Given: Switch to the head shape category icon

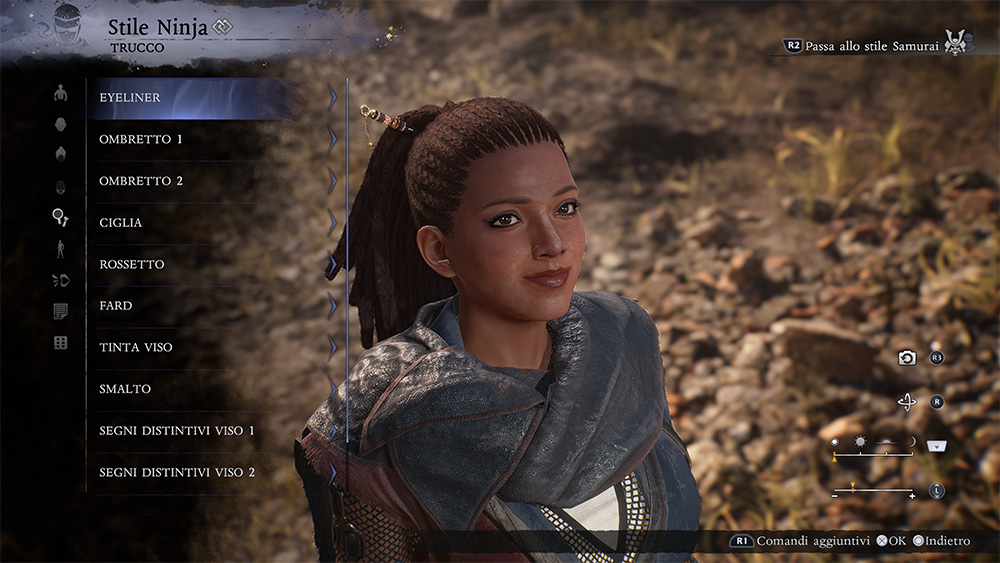Looking at the screenshot, I should [x=60, y=124].
